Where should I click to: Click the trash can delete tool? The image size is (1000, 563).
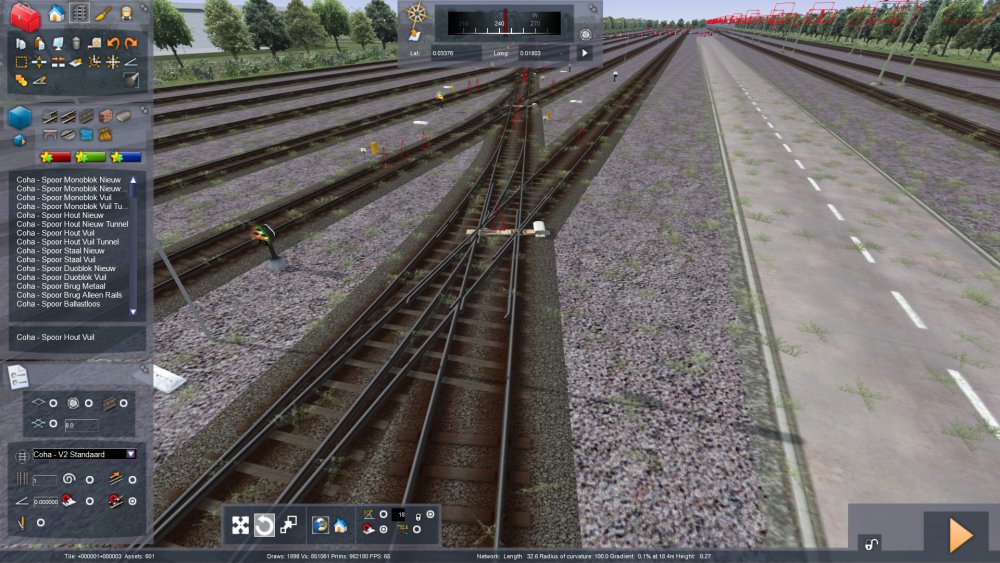76,43
